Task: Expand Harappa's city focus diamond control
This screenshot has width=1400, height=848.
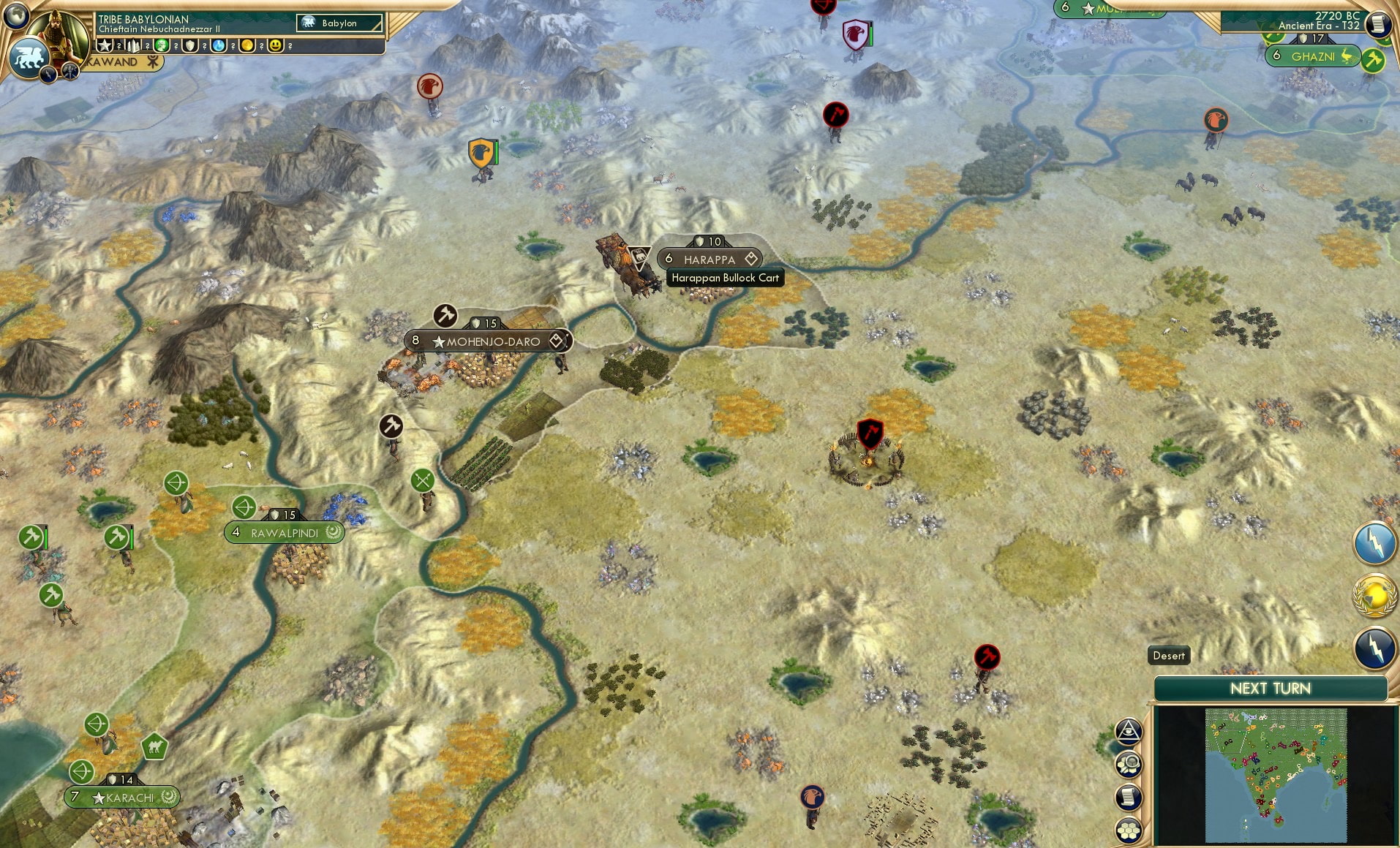Action: [x=751, y=258]
